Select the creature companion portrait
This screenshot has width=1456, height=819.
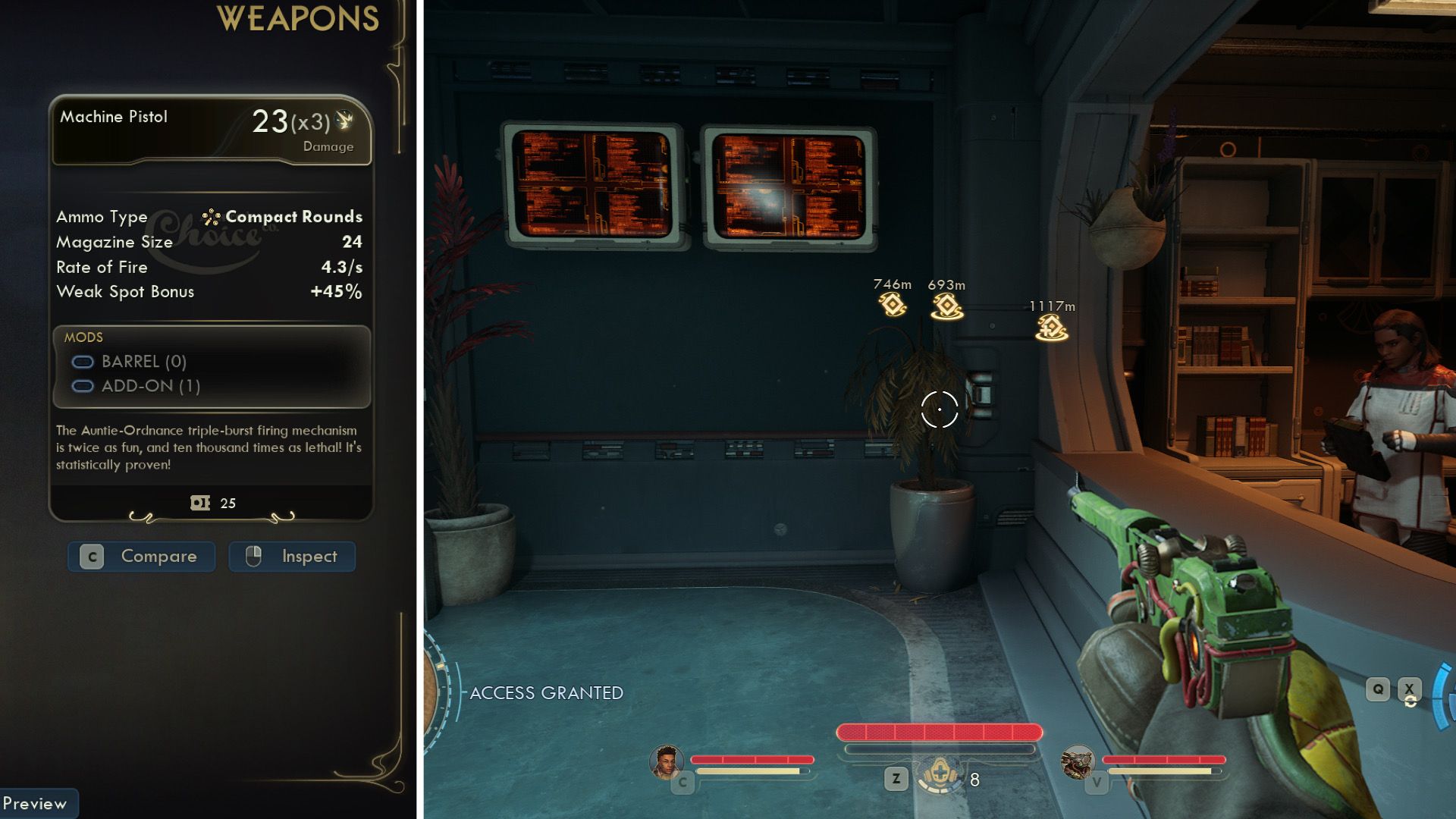click(x=1077, y=761)
